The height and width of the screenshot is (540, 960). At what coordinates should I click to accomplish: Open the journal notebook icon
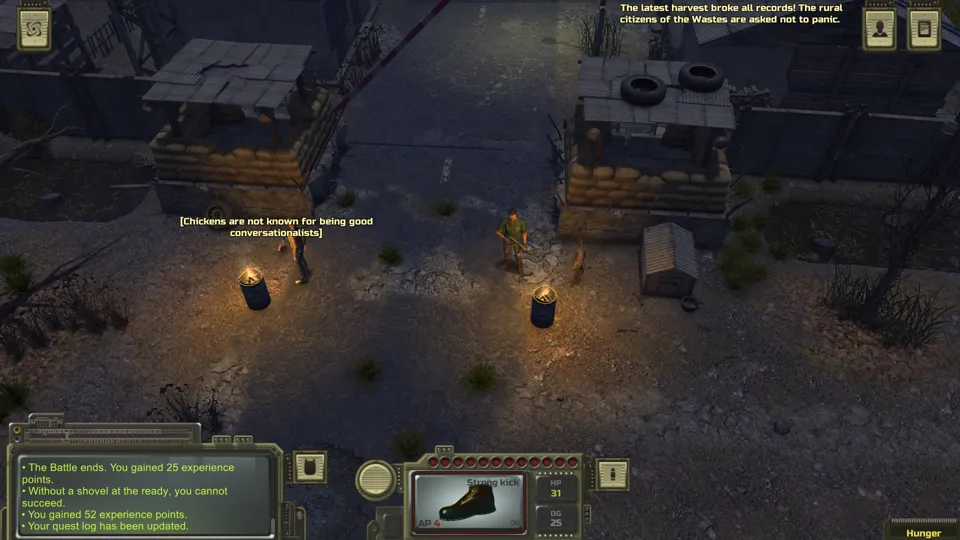click(924, 29)
